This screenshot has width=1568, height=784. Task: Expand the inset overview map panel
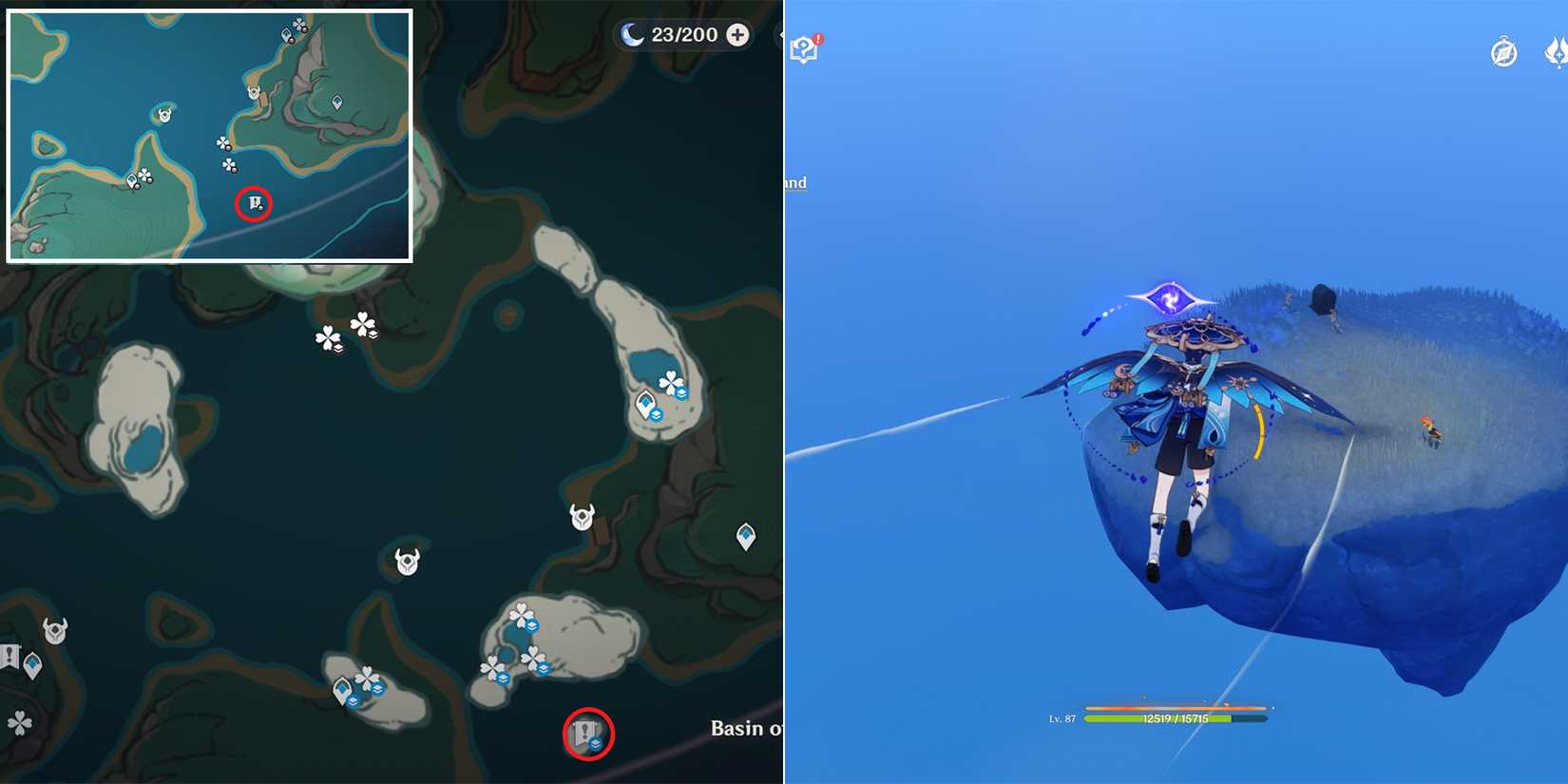pyautogui.click(x=209, y=133)
